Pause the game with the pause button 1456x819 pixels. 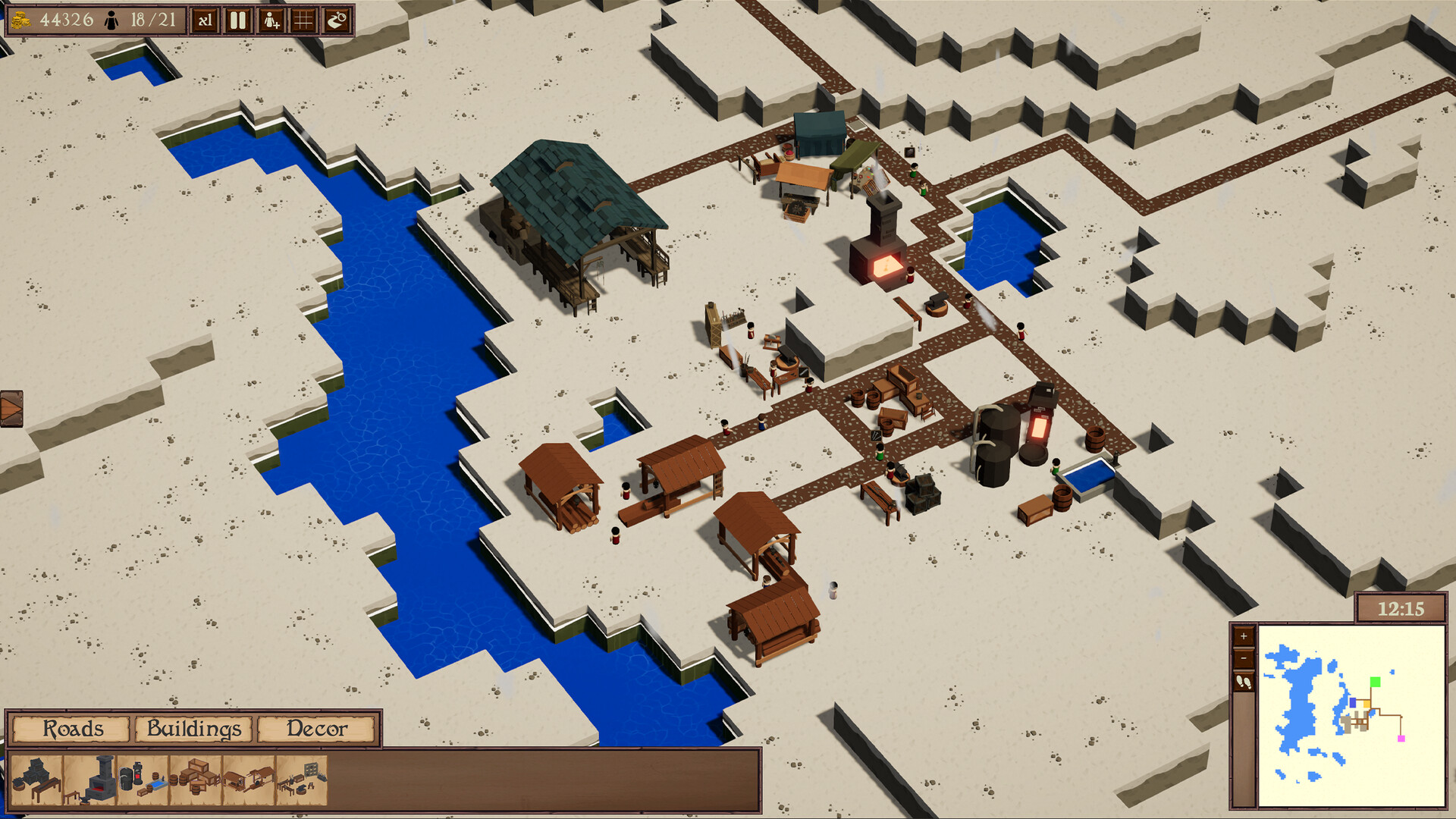point(238,20)
